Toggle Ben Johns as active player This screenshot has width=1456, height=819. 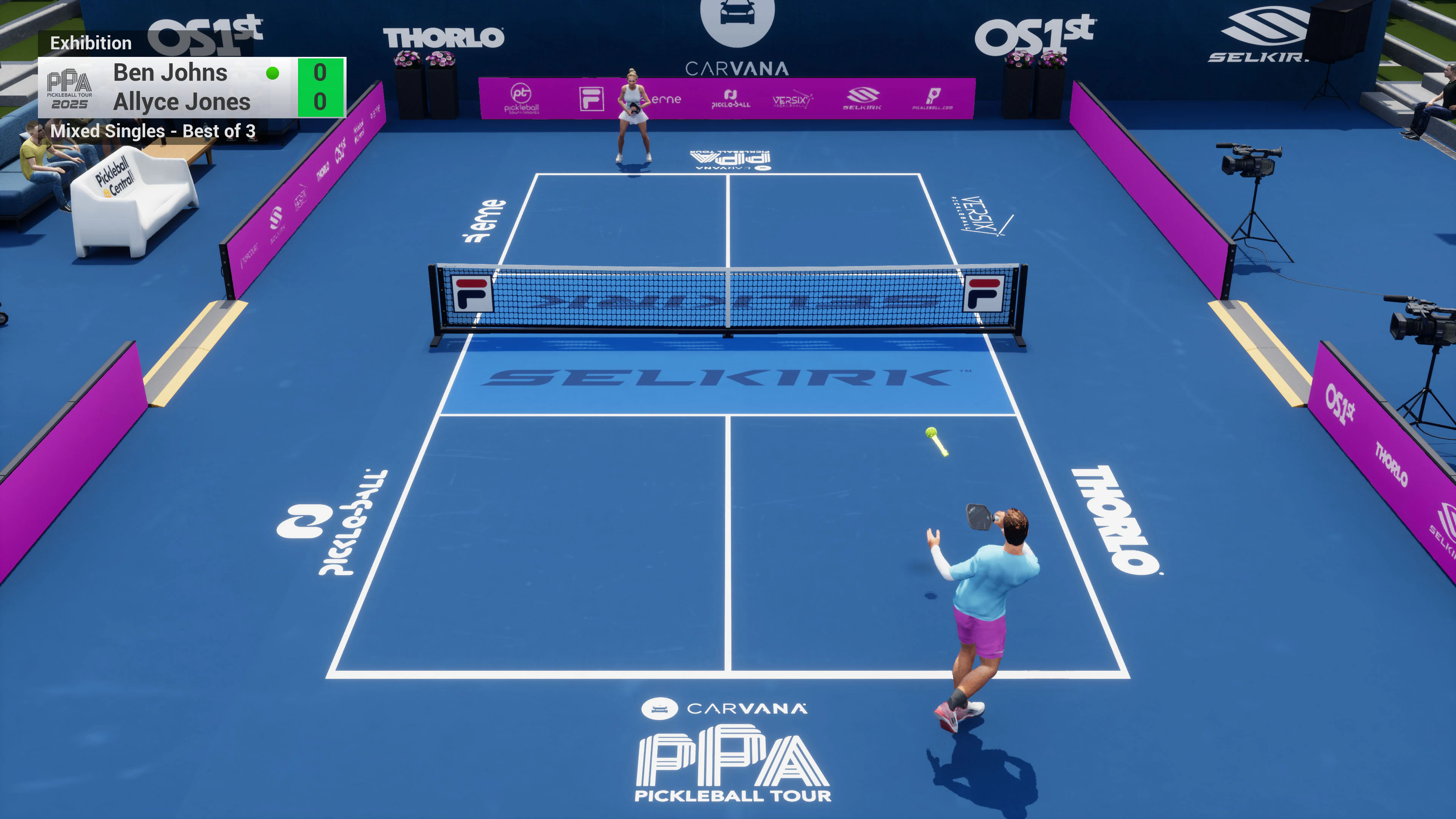[169, 73]
